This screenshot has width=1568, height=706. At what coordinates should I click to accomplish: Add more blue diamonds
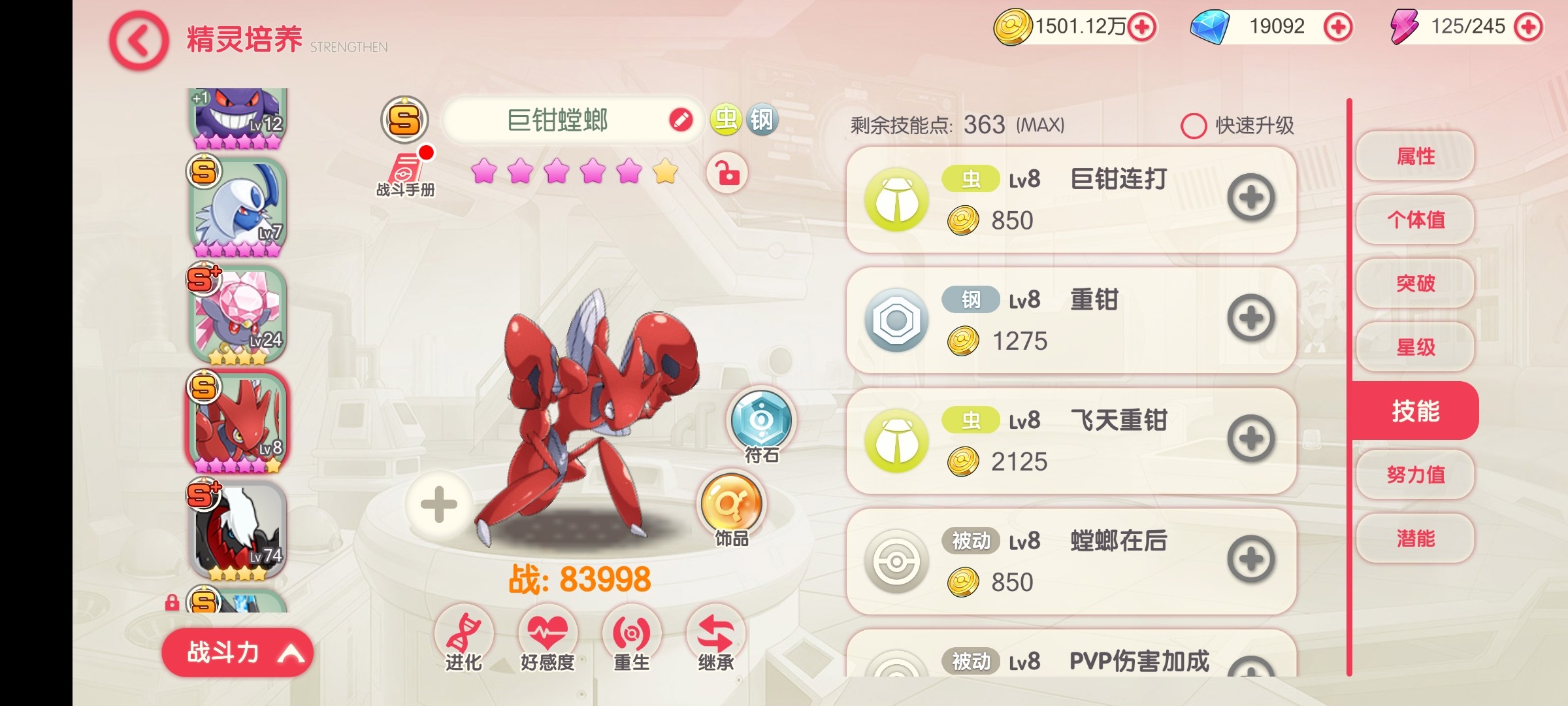point(1337,27)
